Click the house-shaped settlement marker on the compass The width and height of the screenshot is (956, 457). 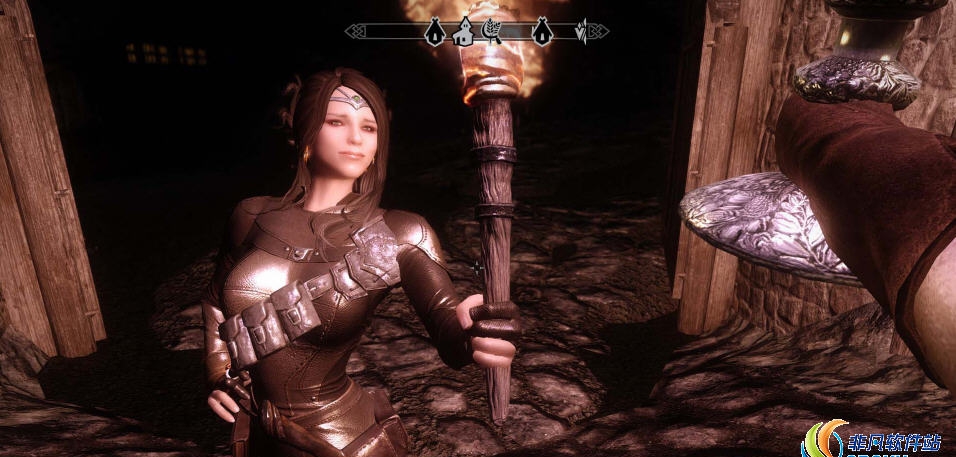463,31
